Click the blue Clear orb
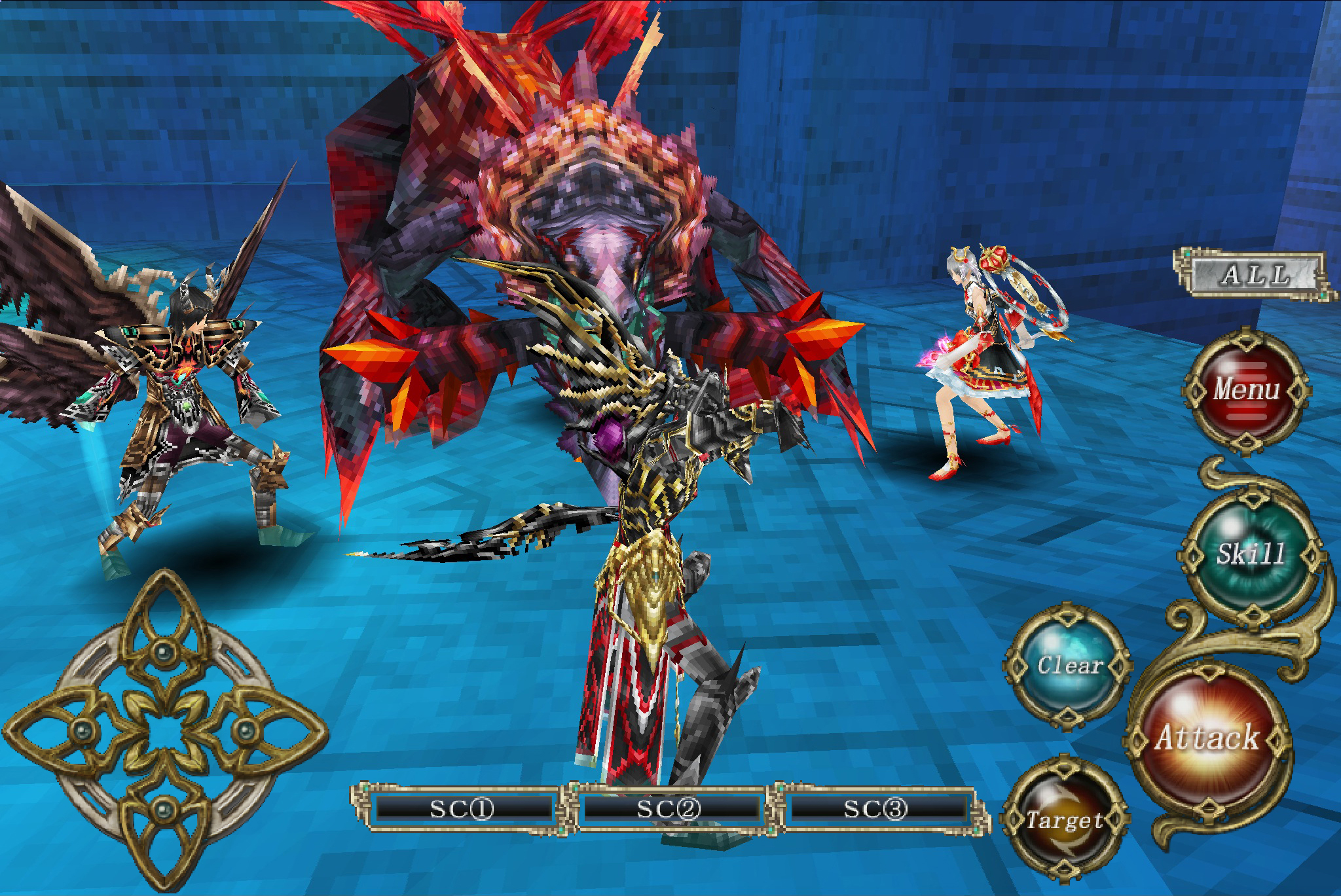Screen dimensions: 1341x896 click(1069, 666)
